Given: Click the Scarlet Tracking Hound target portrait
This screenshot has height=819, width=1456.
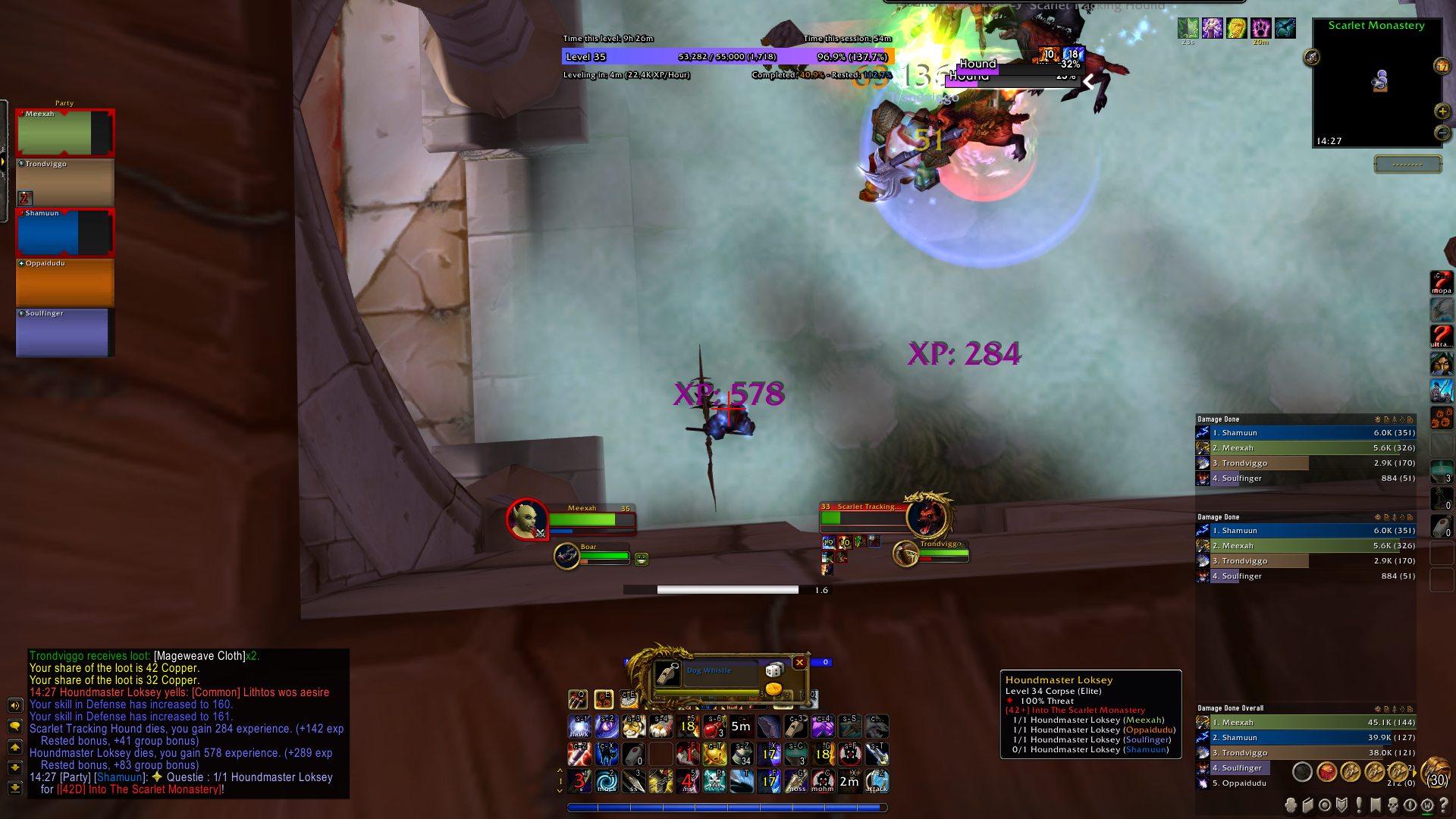Looking at the screenshot, I should (x=927, y=516).
